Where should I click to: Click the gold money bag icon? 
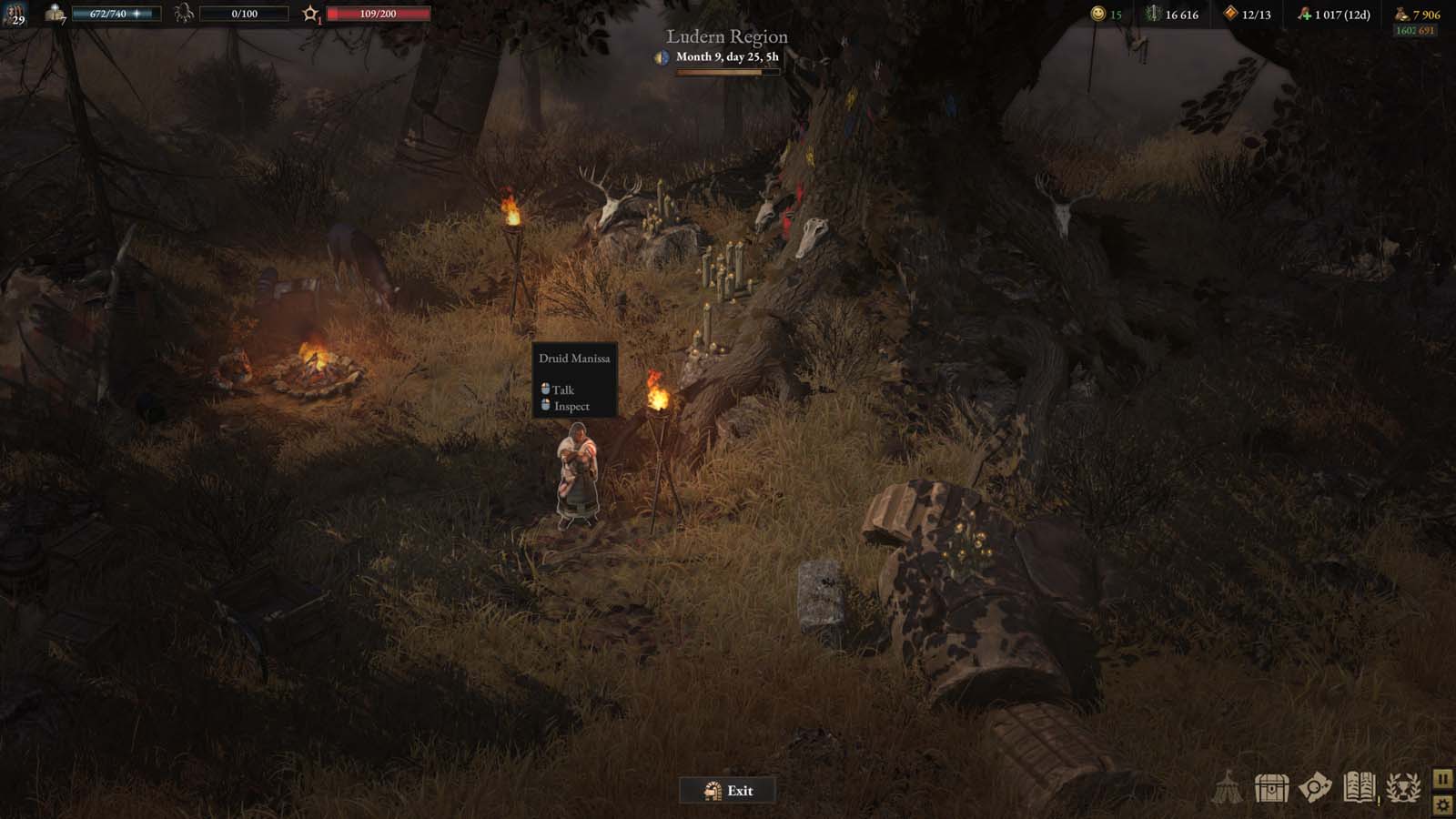point(1400,14)
